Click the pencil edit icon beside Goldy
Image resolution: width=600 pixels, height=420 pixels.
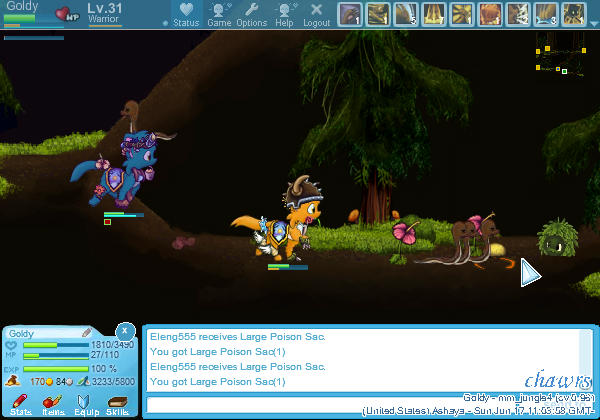coord(87,332)
